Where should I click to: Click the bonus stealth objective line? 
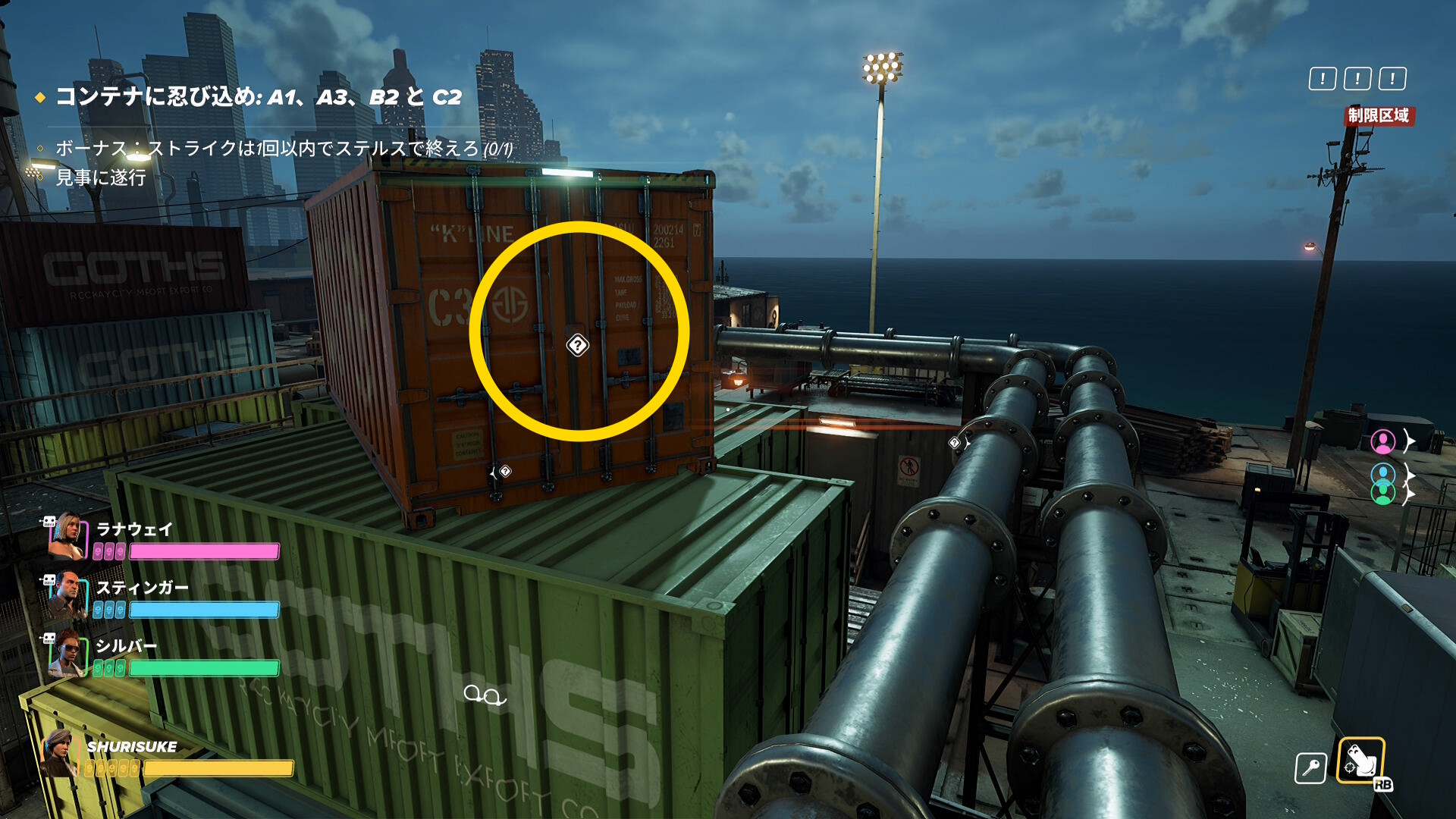tap(284, 149)
